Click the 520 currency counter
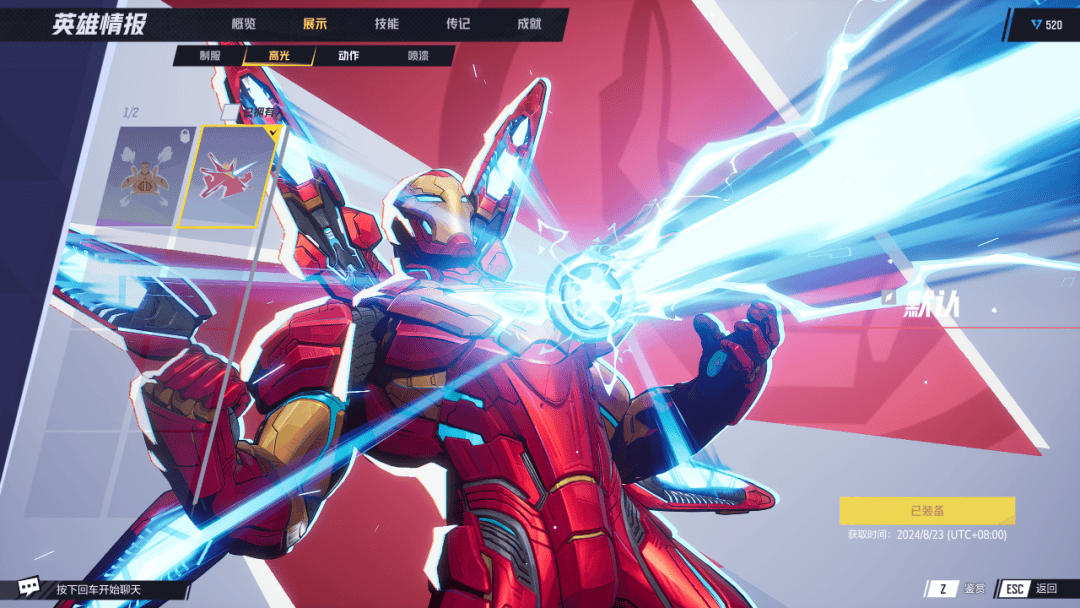 1047,25
